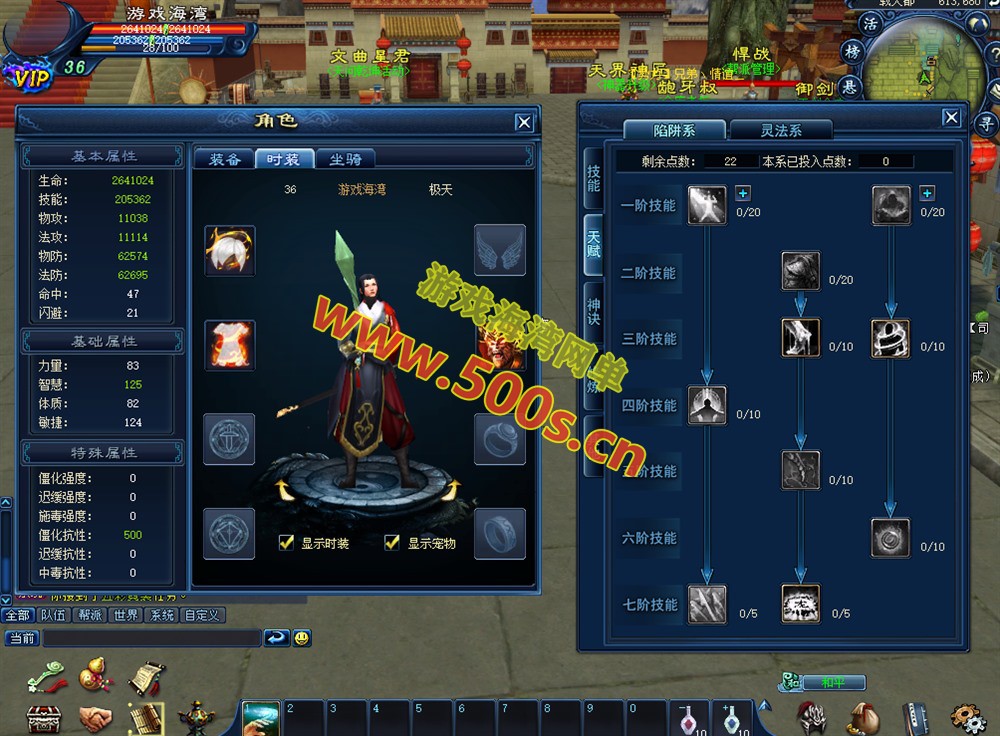This screenshot has width=1000, height=736.
Task: Select the white hair fashion slot
Action: (230, 250)
